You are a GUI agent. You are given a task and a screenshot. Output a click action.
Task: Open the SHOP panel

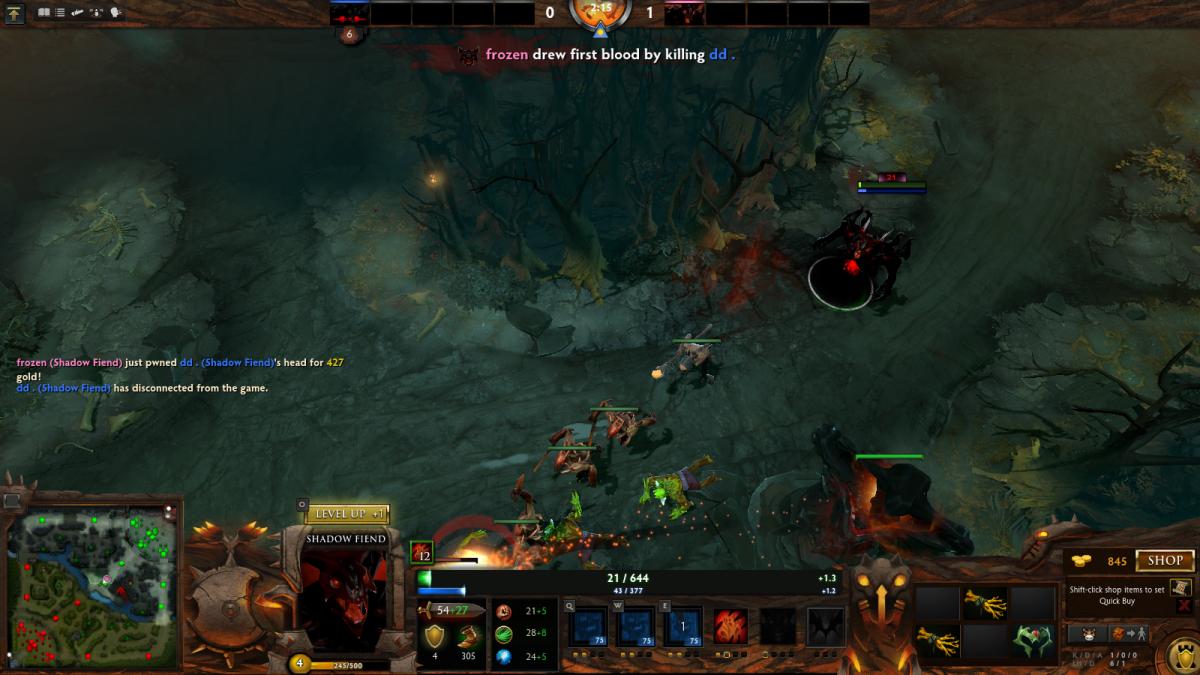1165,561
